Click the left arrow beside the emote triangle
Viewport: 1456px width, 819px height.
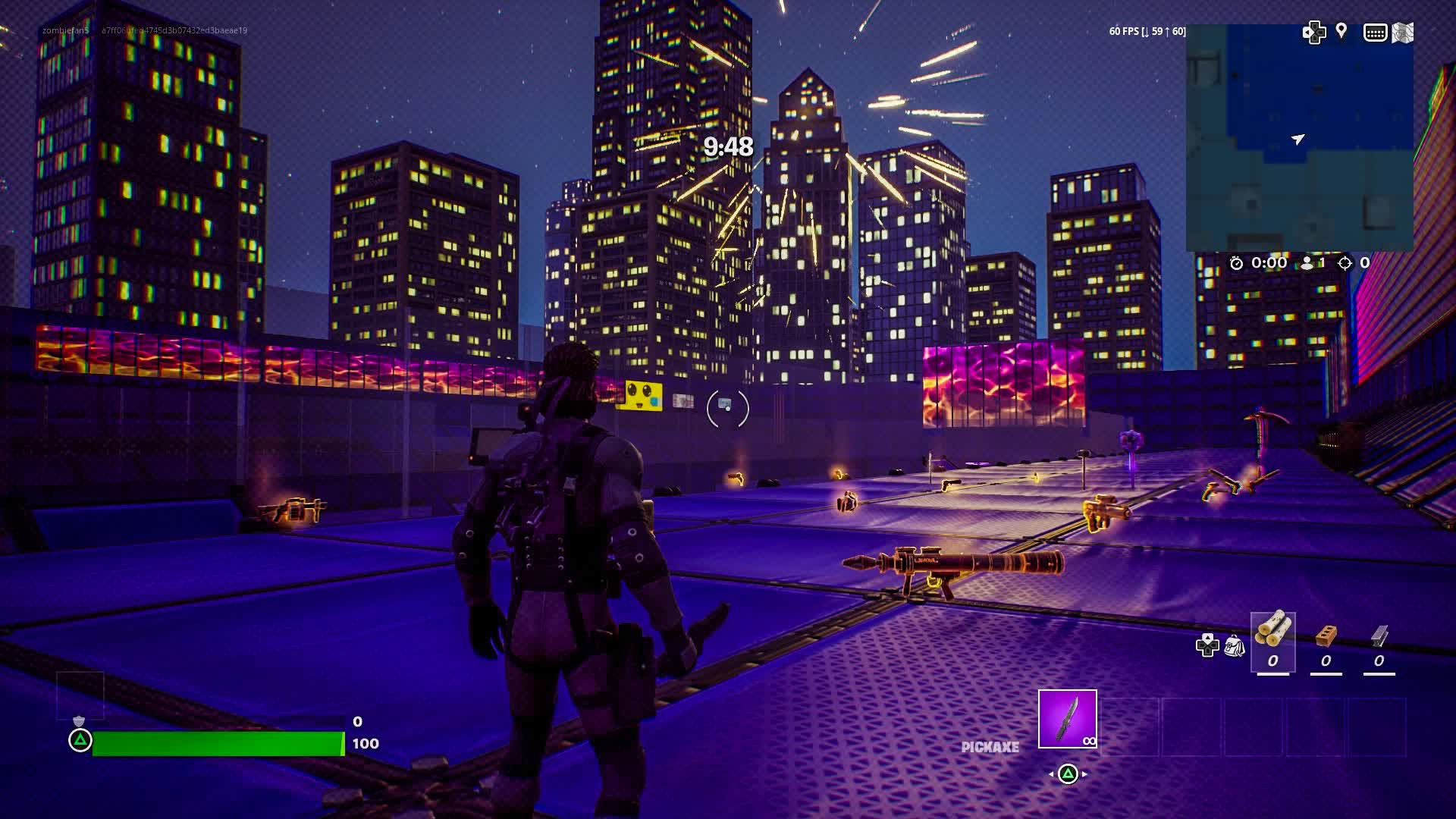[1052, 773]
